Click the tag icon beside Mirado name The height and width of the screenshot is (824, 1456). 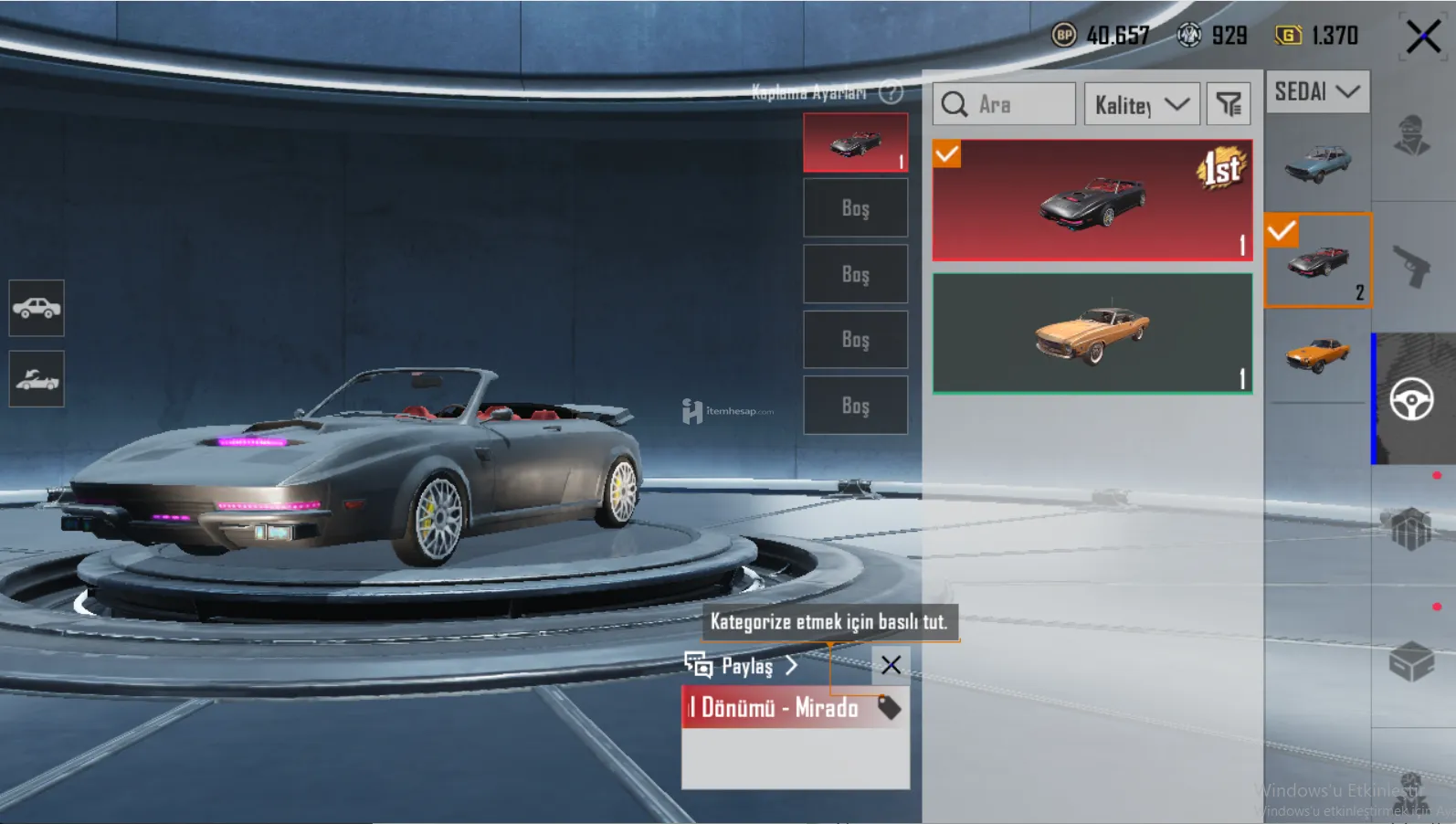pyautogui.click(x=889, y=707)
